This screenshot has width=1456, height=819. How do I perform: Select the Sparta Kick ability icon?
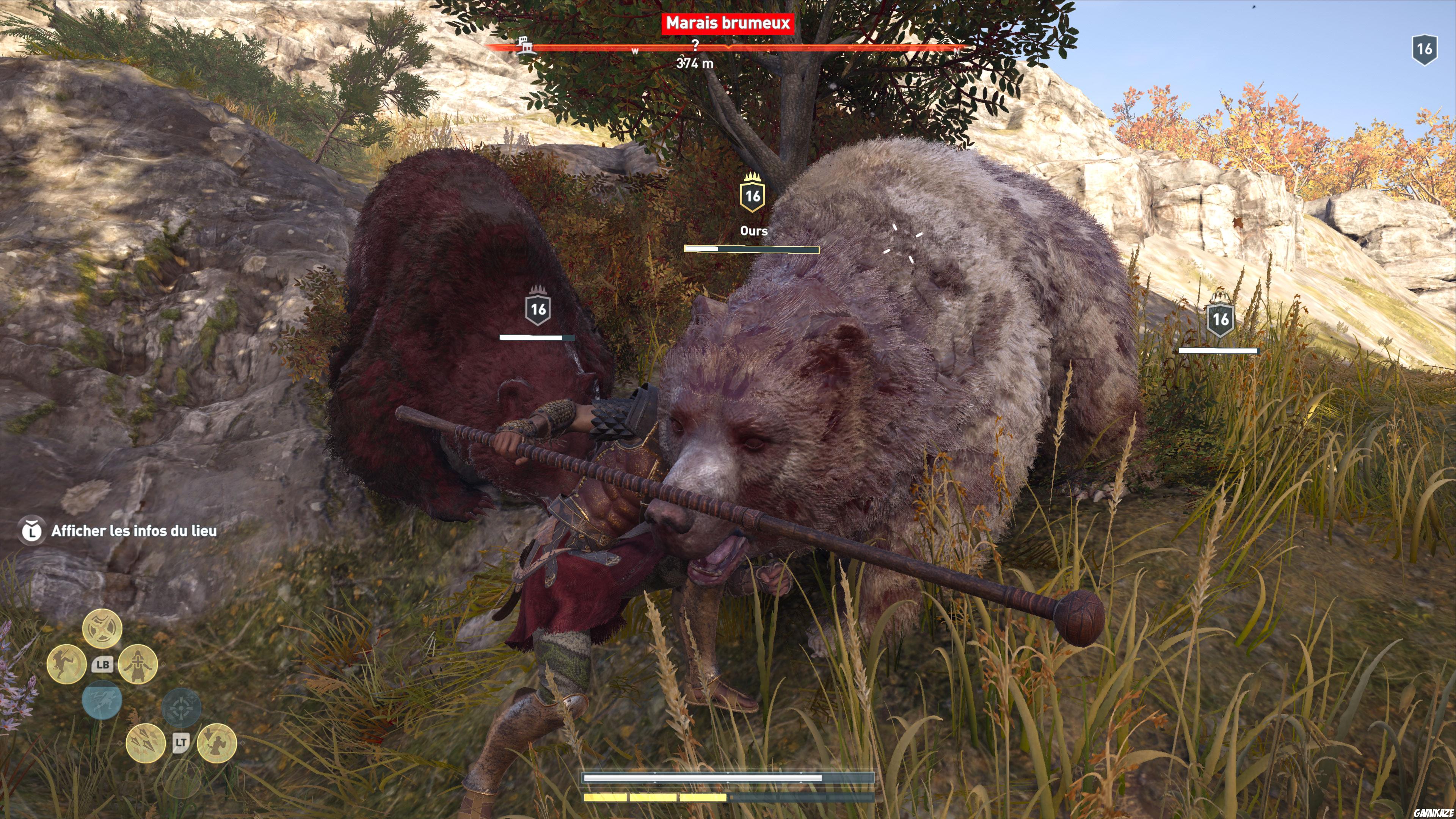point(67,665)
